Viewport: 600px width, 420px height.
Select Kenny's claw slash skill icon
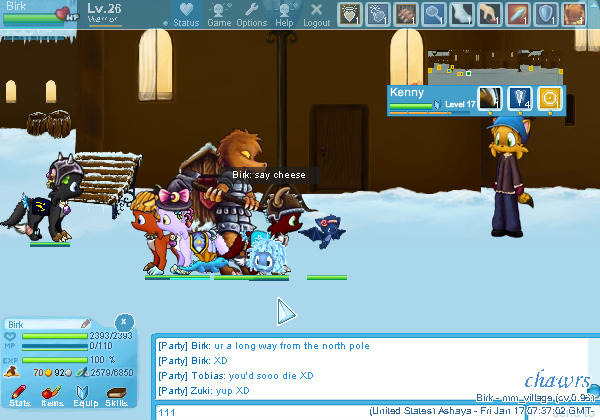tap(489, 98)
